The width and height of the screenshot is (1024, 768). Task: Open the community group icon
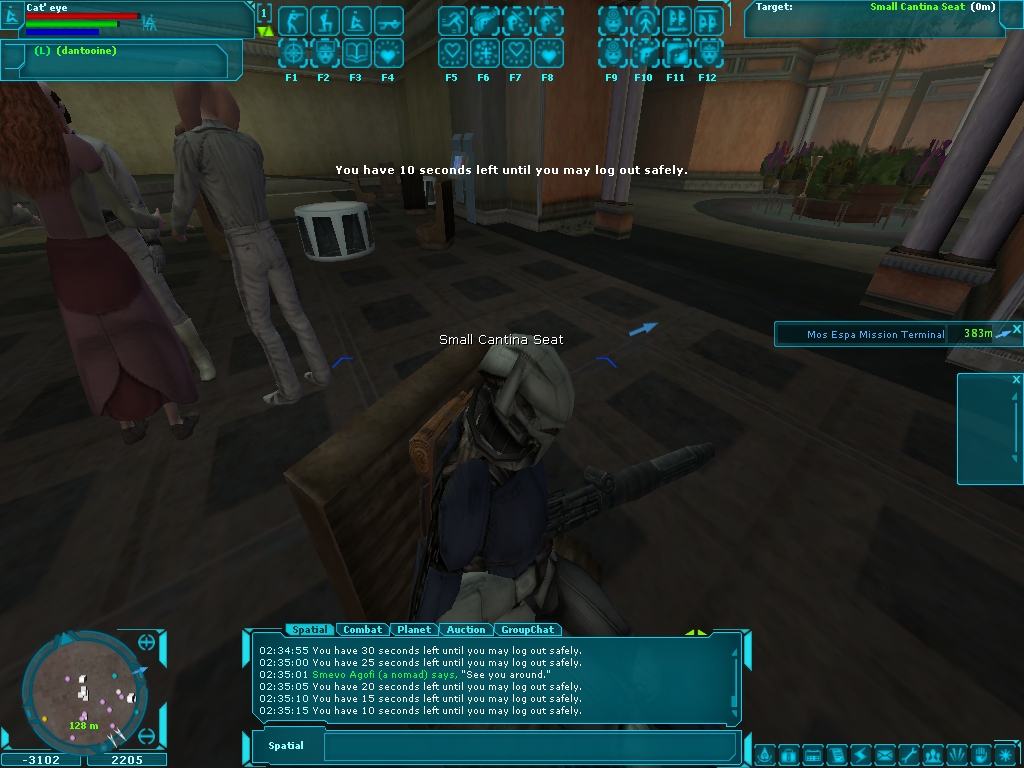tap(933, 755)
